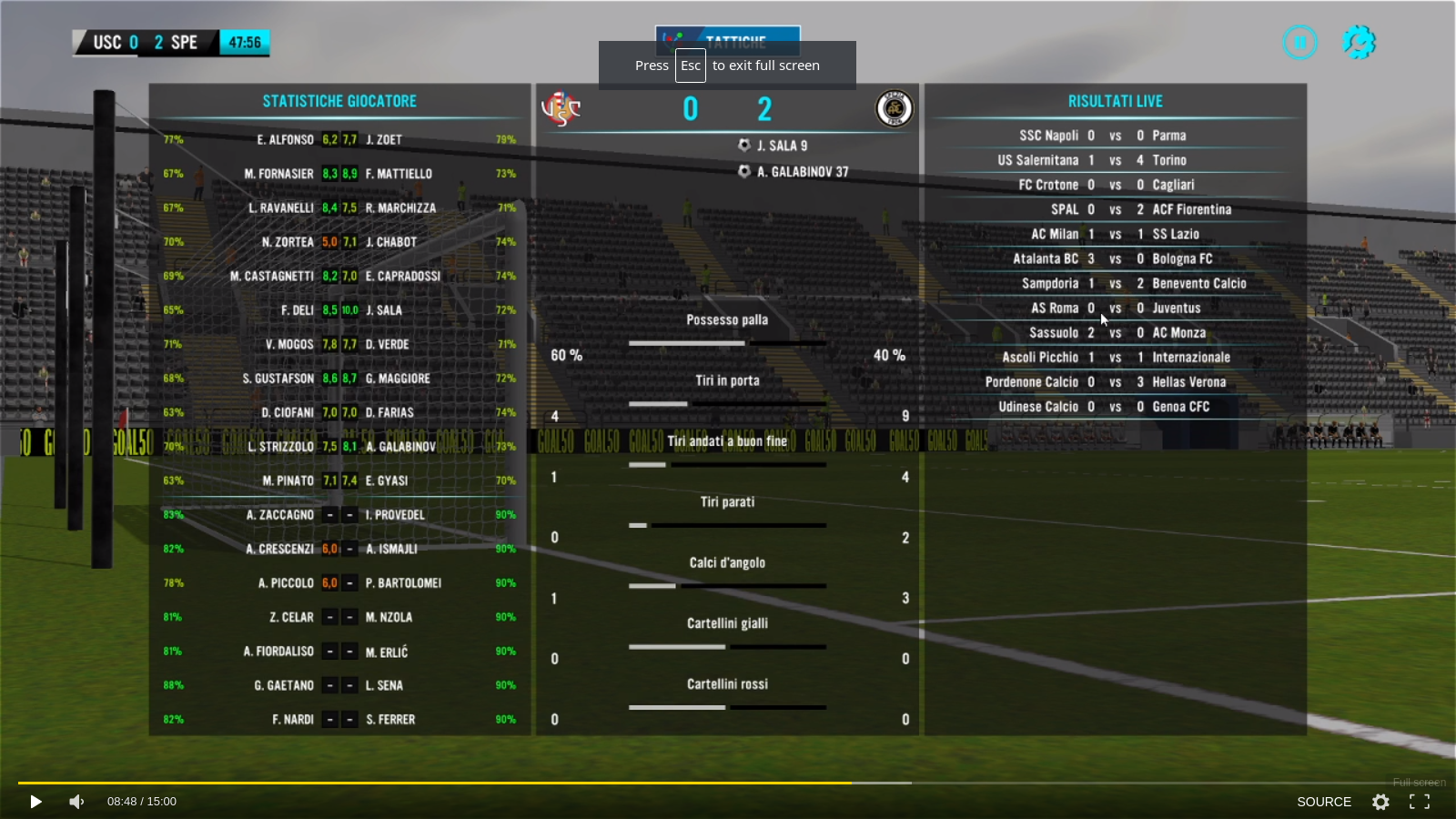Toggle full screen in the video player
Screen dimensions: 1456x819
click(1420, 802)
